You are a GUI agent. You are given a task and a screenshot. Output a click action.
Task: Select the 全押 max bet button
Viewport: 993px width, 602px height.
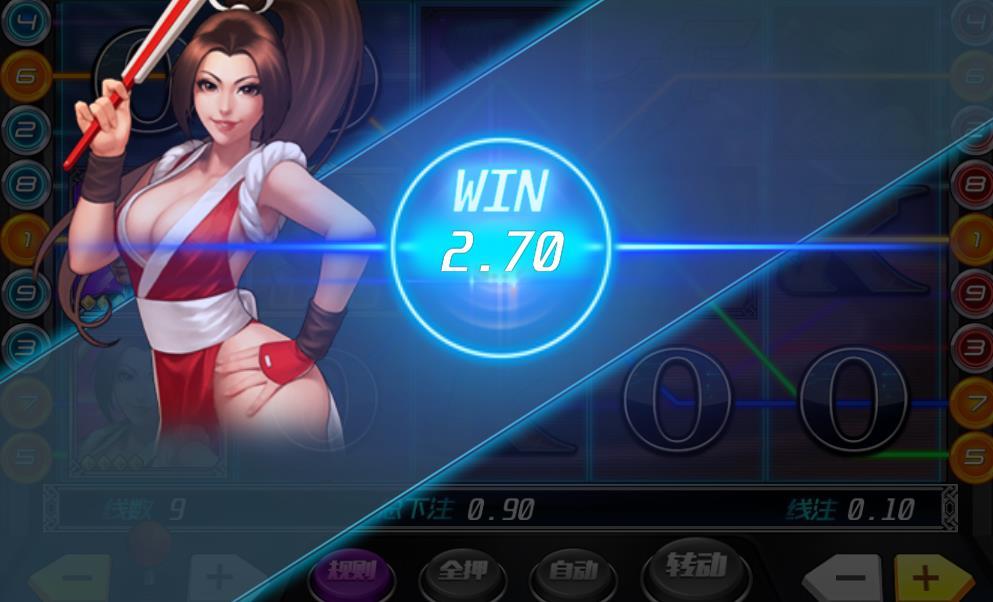463,573
